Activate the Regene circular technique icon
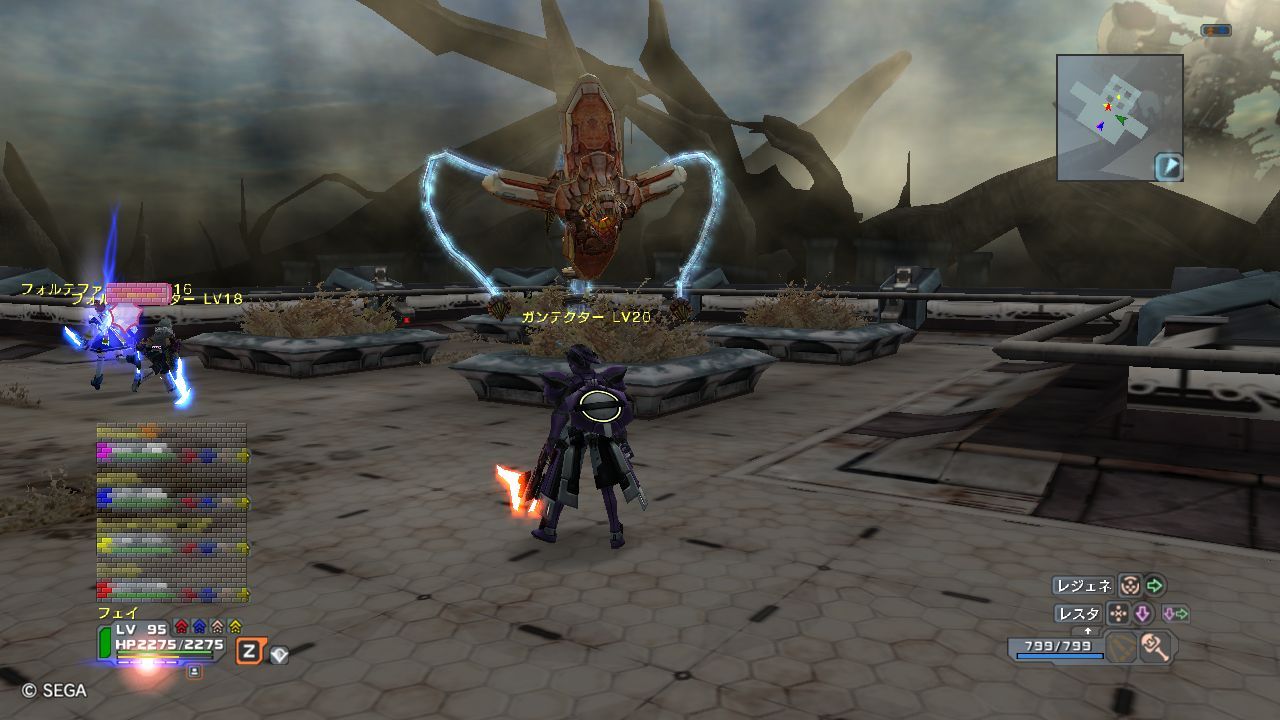 tap(1129, 586)
